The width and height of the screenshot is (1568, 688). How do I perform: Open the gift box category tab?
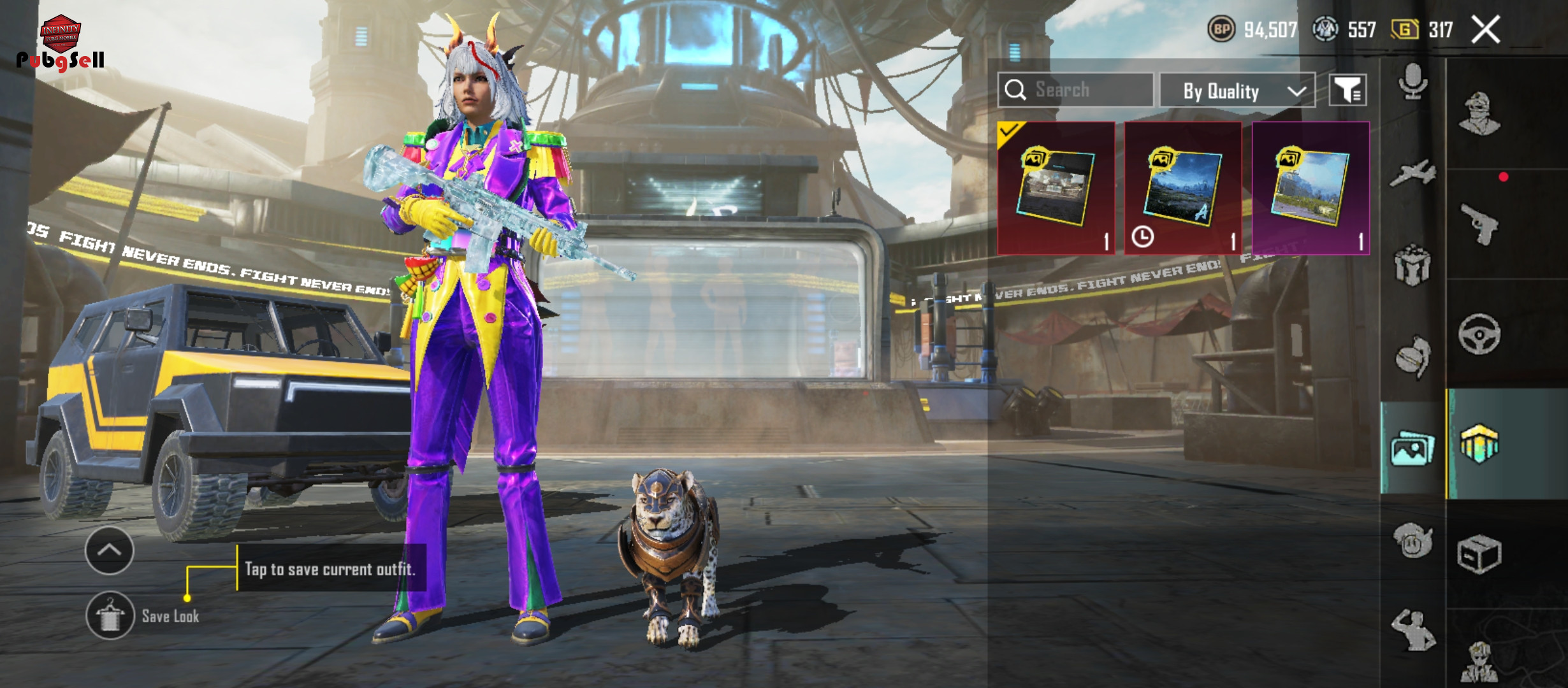pos(1412,266)
